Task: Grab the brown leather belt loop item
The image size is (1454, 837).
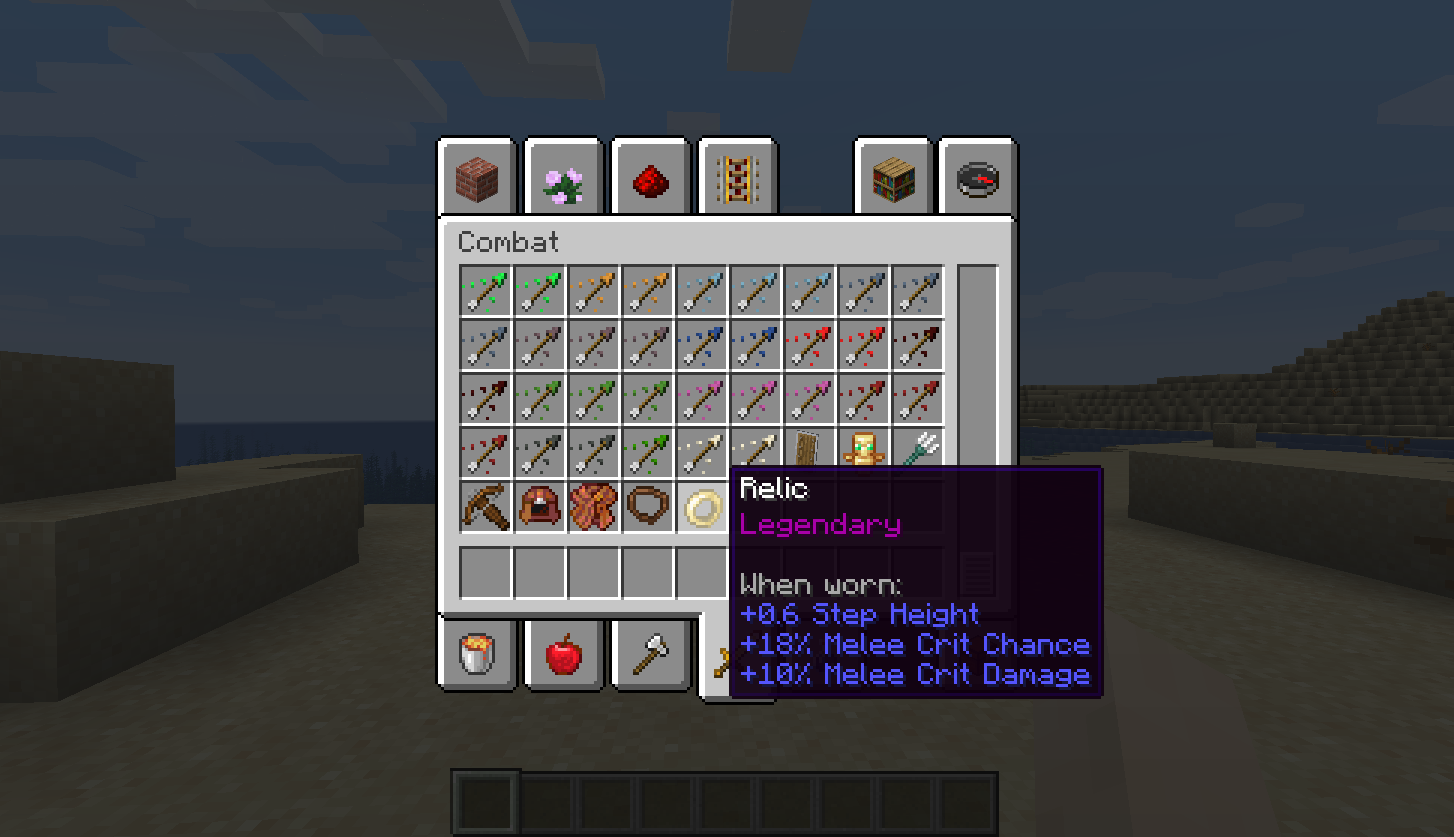Action: (x=648, y=507)
